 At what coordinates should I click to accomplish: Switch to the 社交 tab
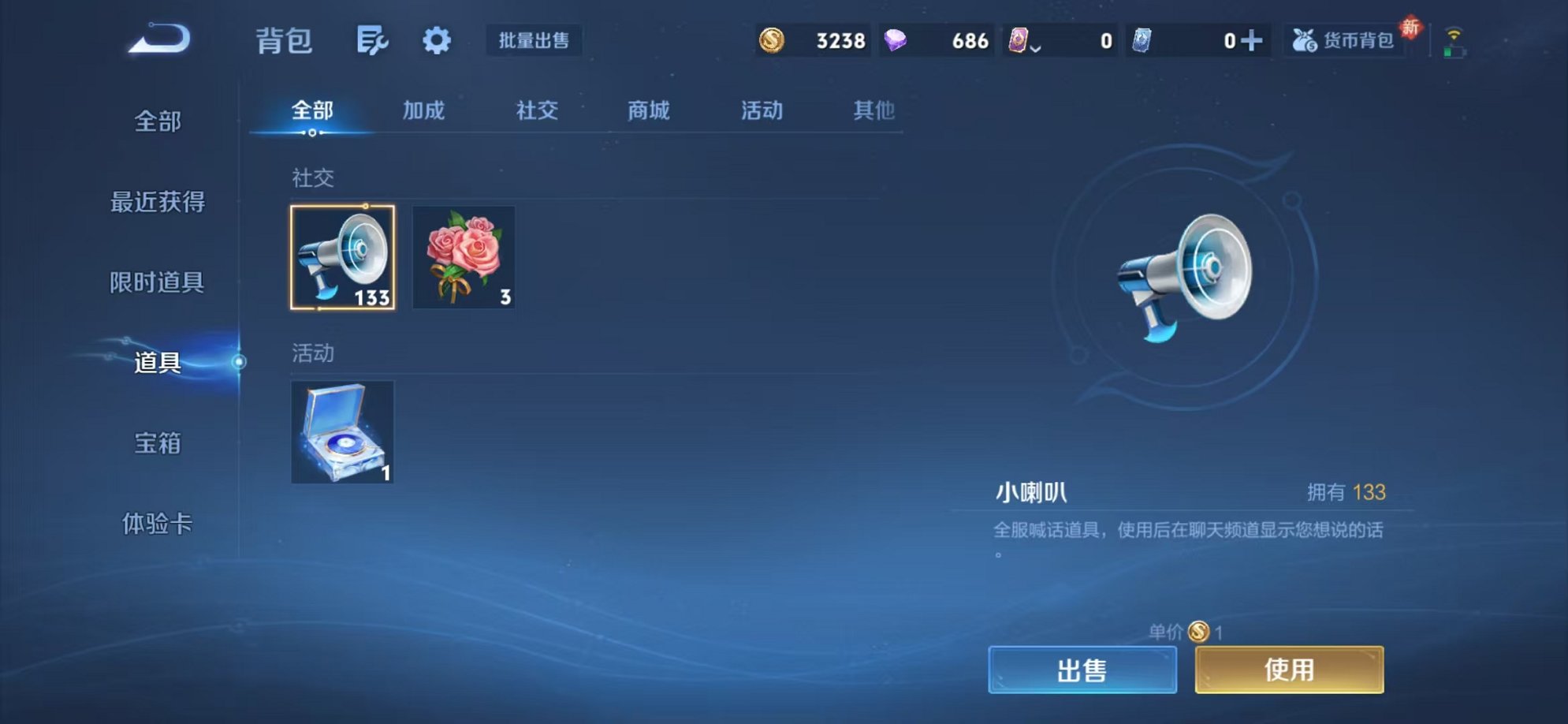coord(535,111)
